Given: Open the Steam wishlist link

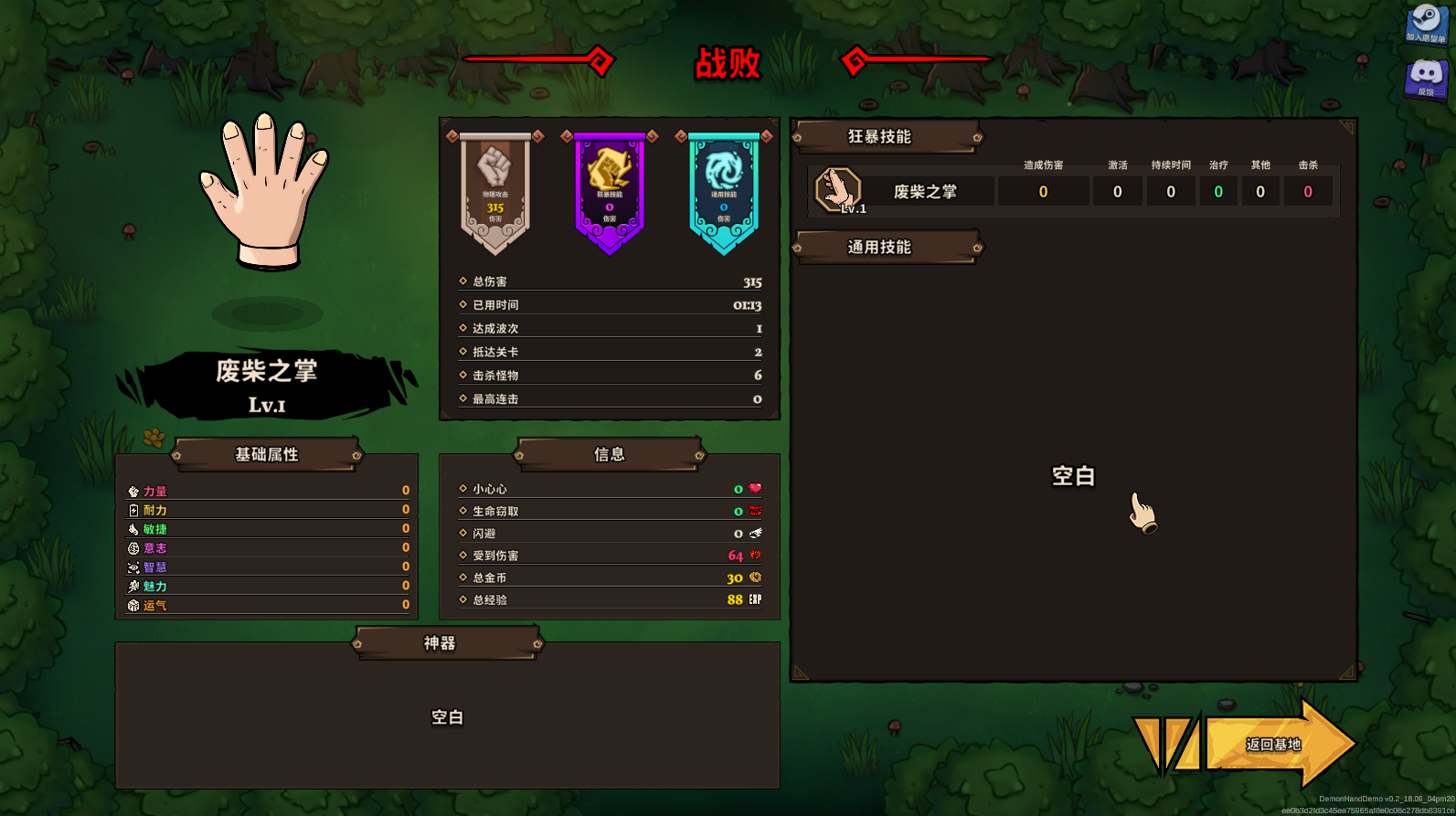Looking at the screenshot, I should 1425,24.
